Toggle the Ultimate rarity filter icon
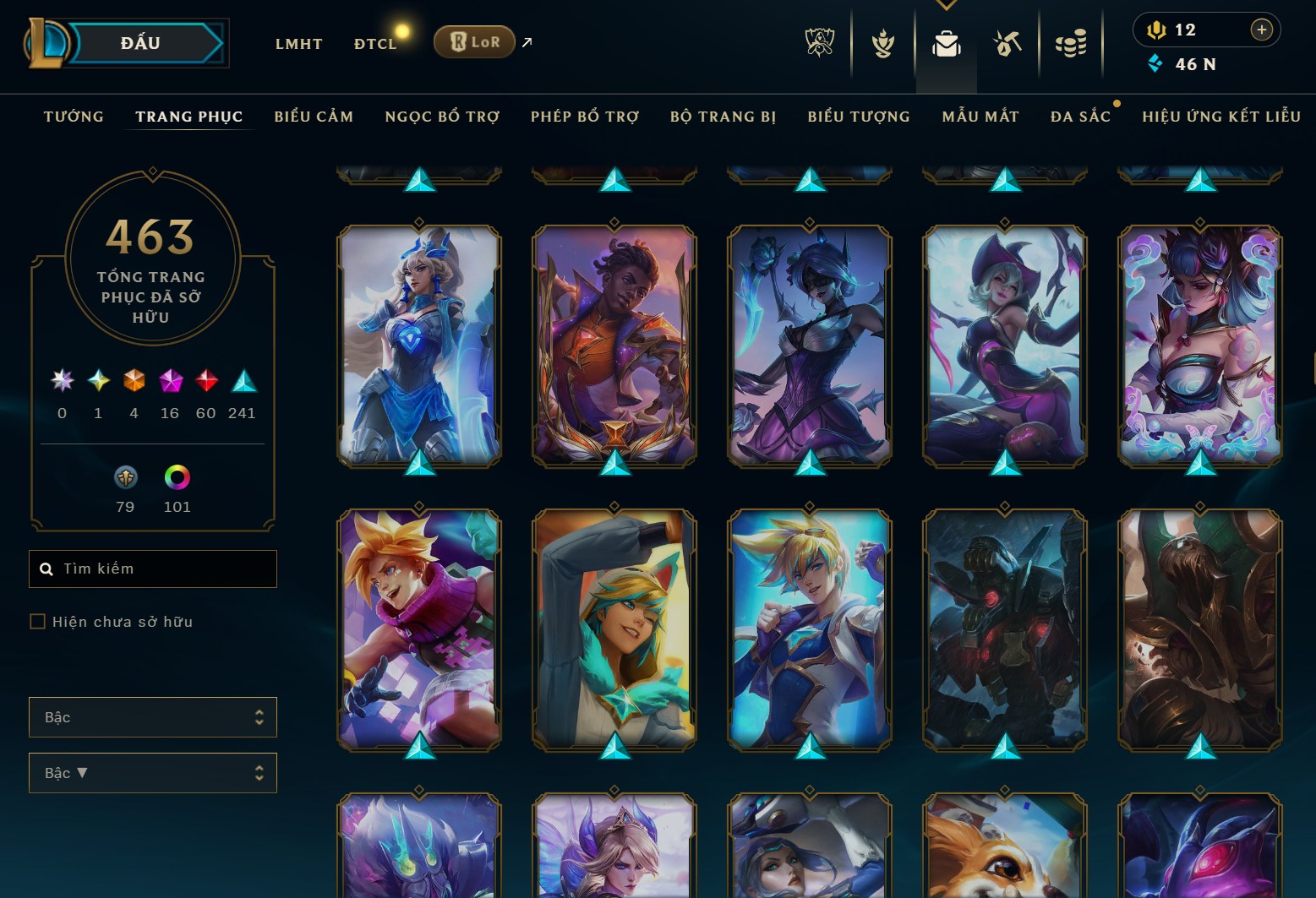1316x898 pixels. click(x=61, y=382)
